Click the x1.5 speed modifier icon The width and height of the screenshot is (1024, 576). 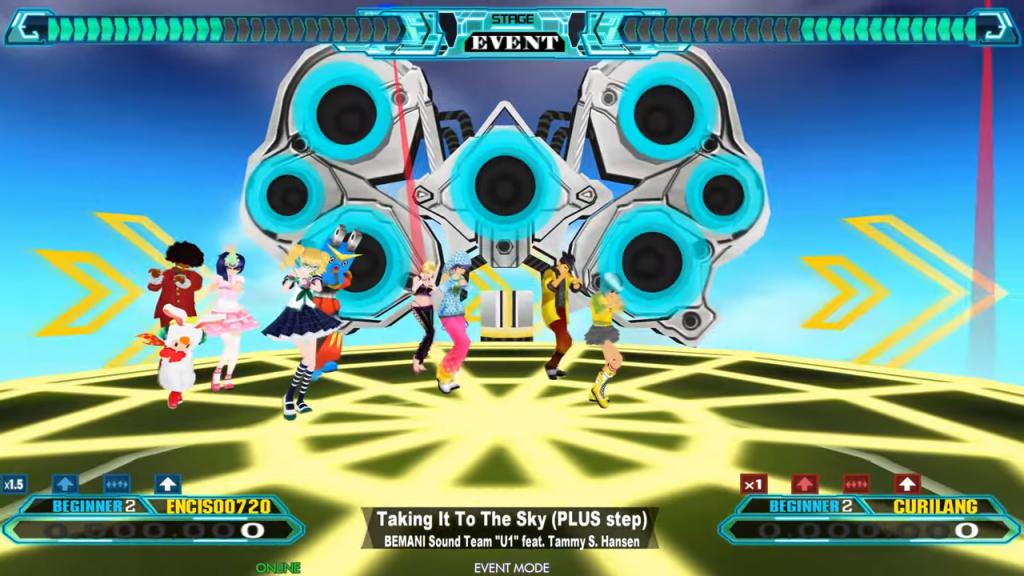point(13,484)
